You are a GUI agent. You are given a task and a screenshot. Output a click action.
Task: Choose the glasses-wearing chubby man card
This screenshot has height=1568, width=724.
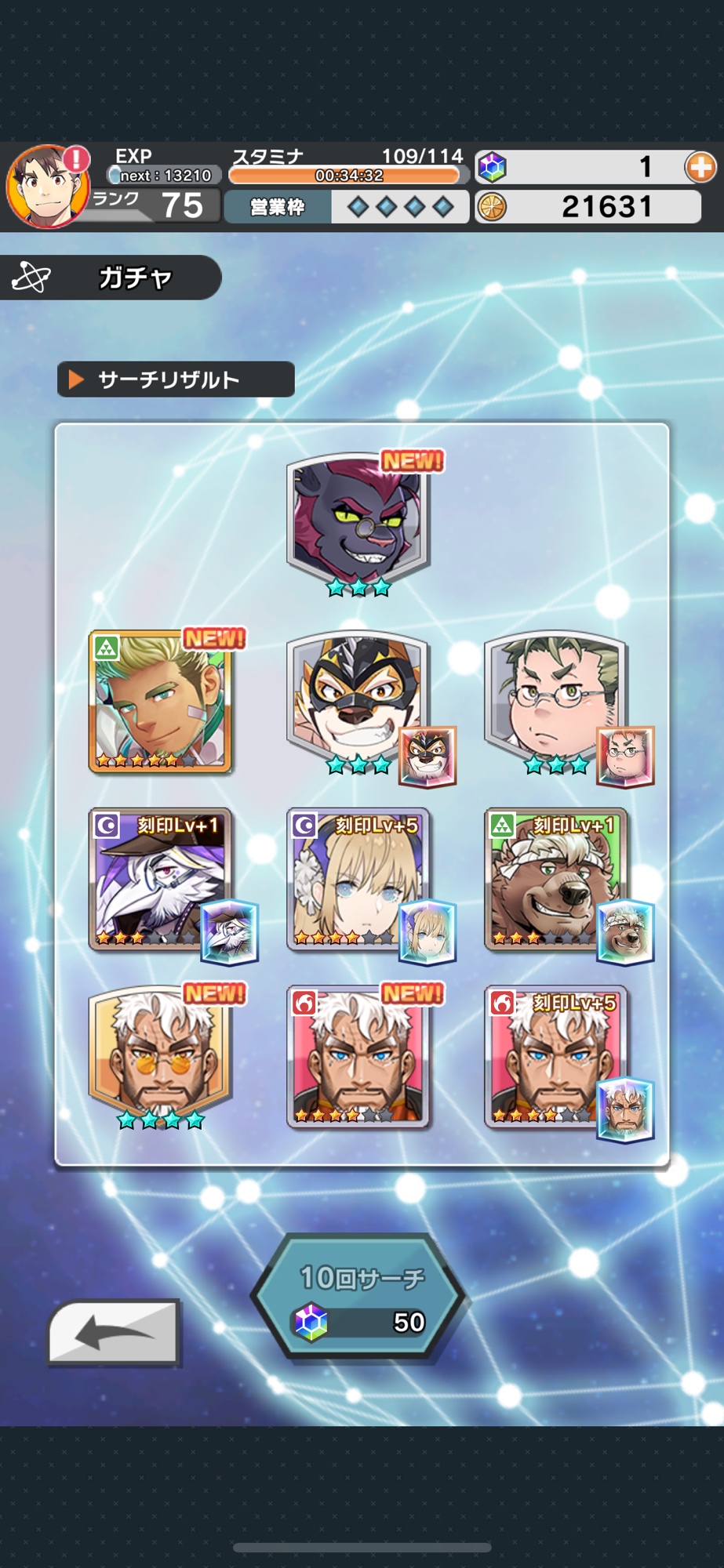click(x=556, y=702)
